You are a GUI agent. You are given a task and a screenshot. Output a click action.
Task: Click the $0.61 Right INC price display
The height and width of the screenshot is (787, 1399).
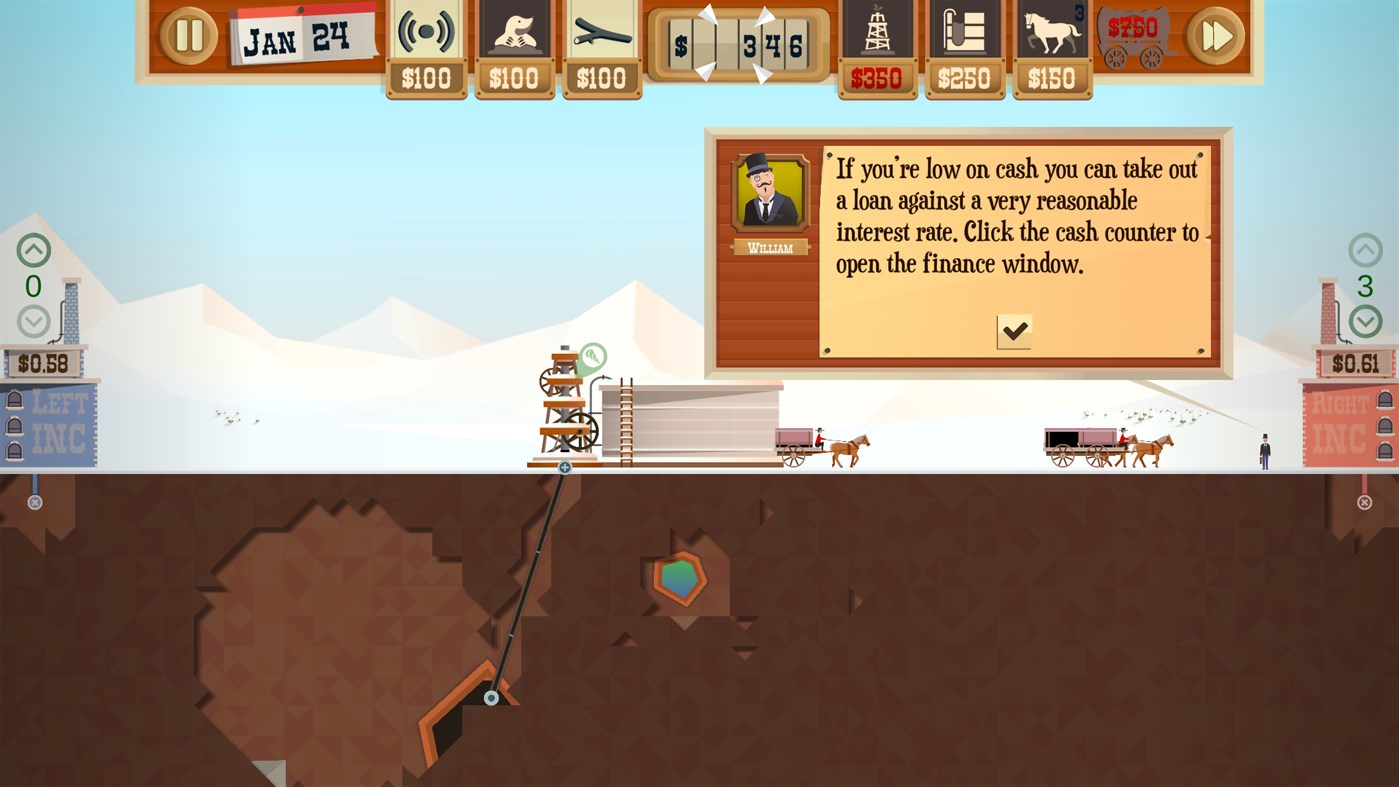[1354, 363]
